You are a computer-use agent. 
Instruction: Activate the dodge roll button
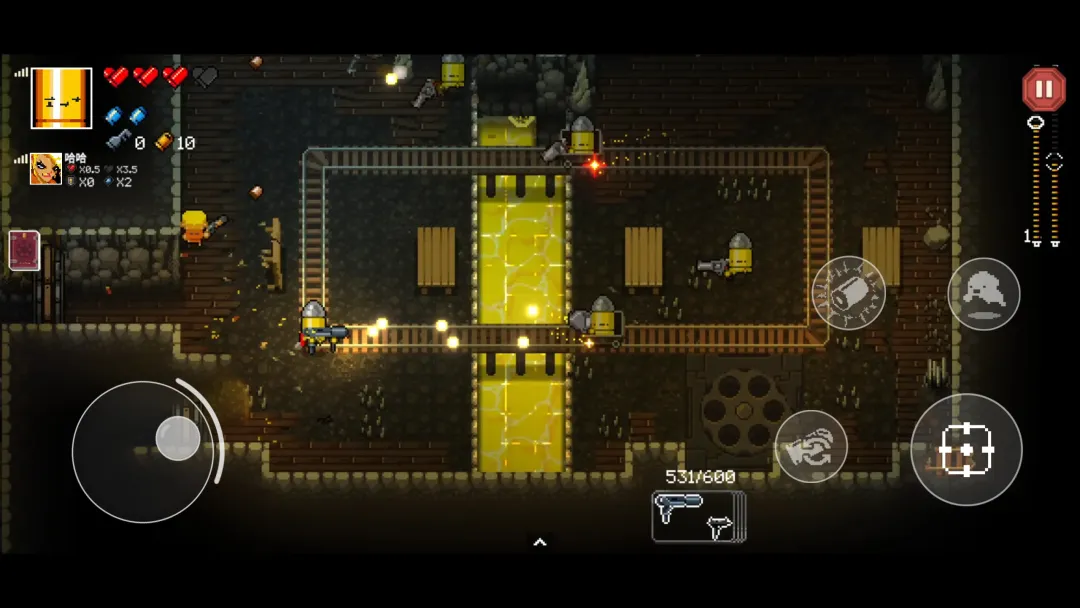[983, 294]
